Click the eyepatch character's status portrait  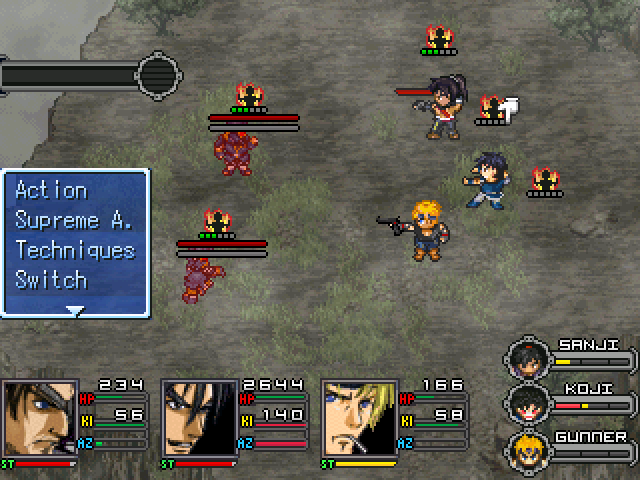[x=40, y=419]
